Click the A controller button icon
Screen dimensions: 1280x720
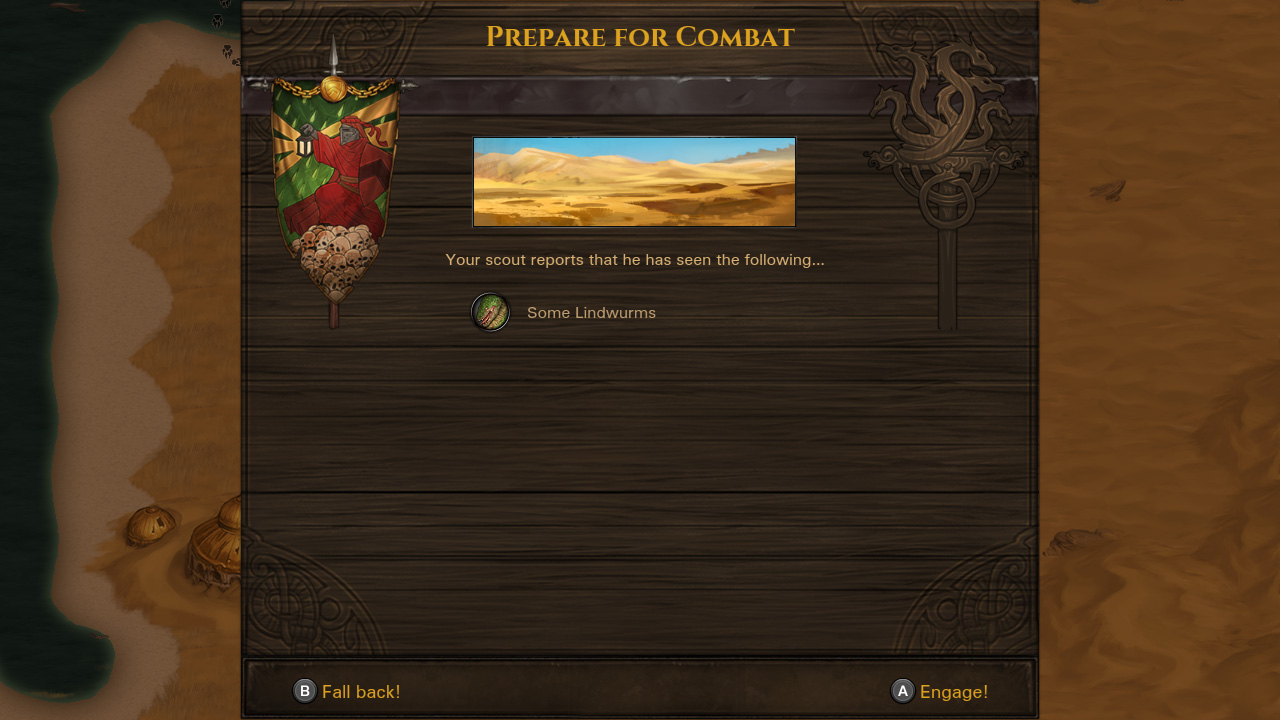[902, 690]
